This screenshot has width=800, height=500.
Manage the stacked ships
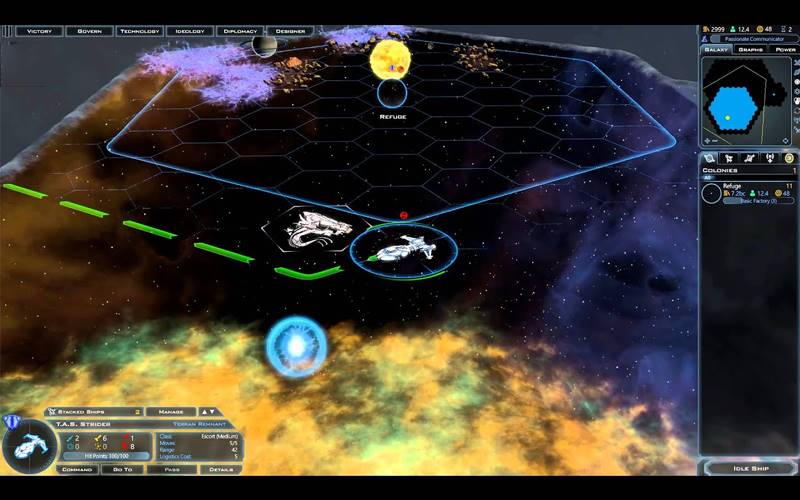point(172,411)
